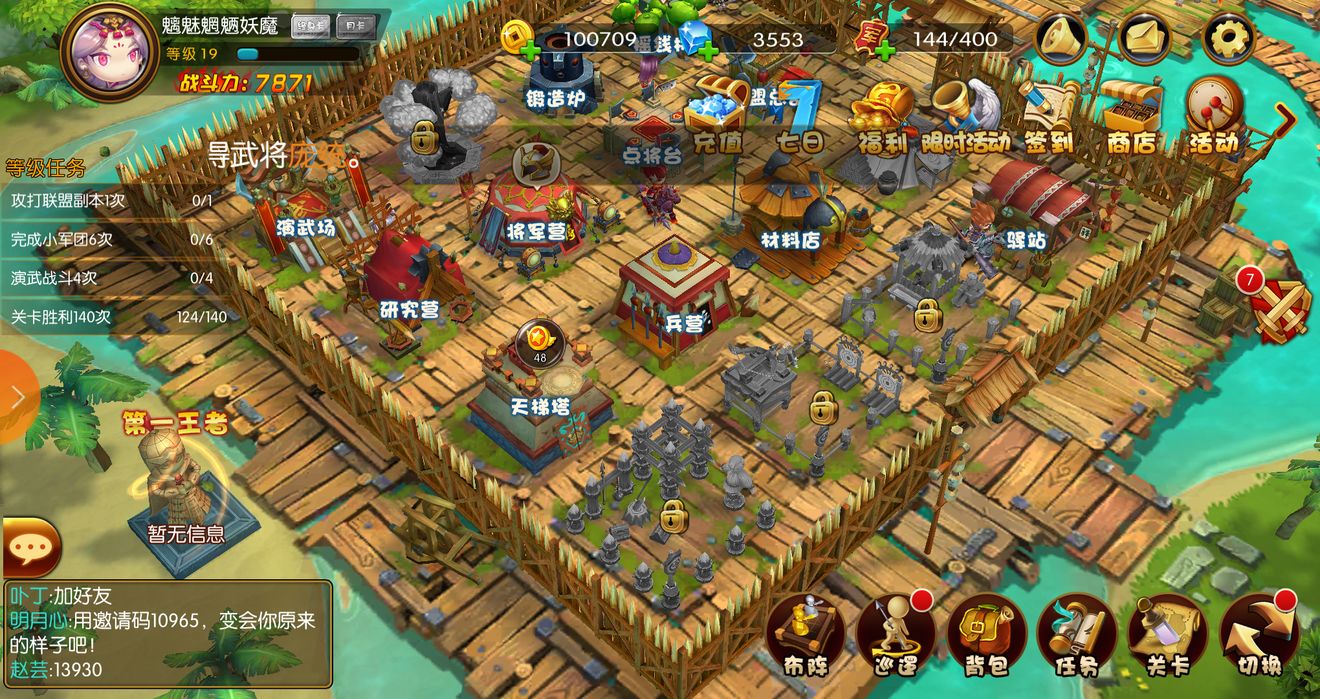Click the crossed swords icon with badge 7
Viewport: 1320px width, 699px height.
click(x=1278, y=307)
